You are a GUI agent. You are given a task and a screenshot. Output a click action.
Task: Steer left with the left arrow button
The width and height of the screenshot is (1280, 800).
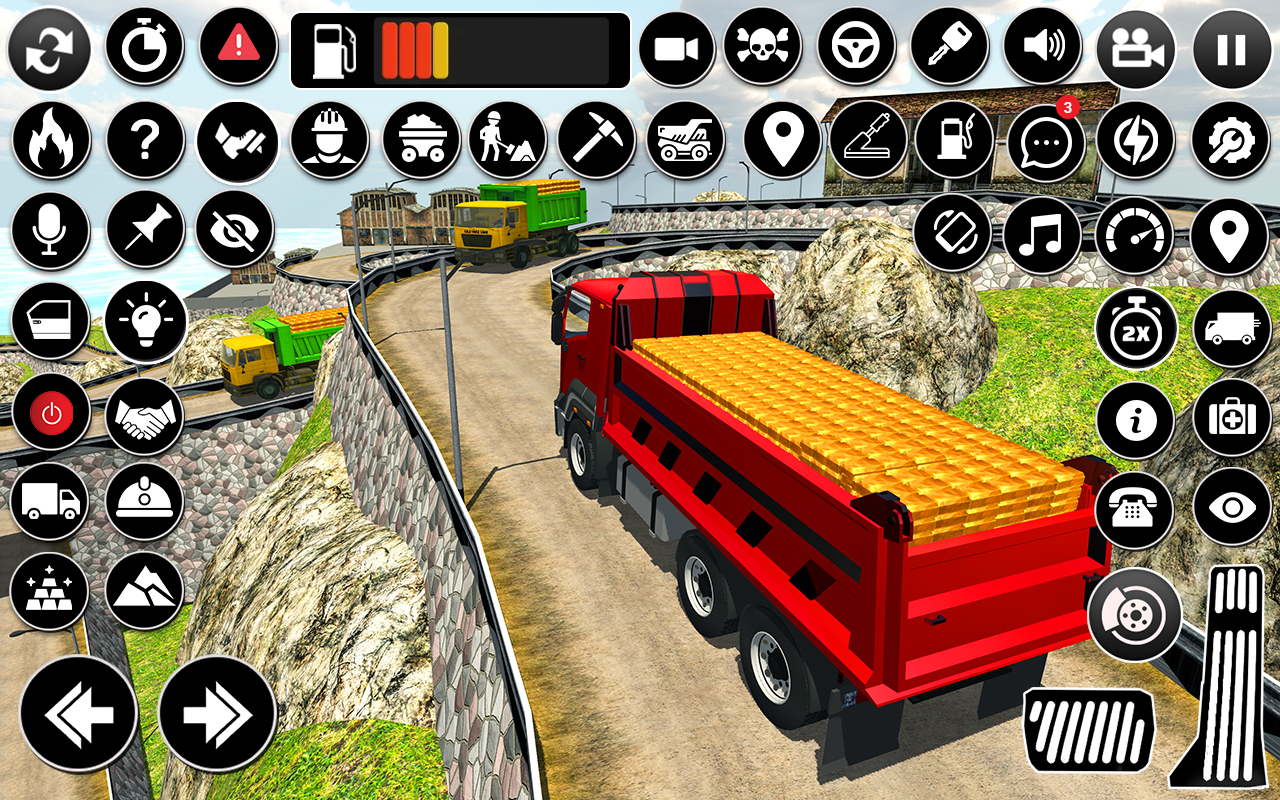click(x=79, y=714)
